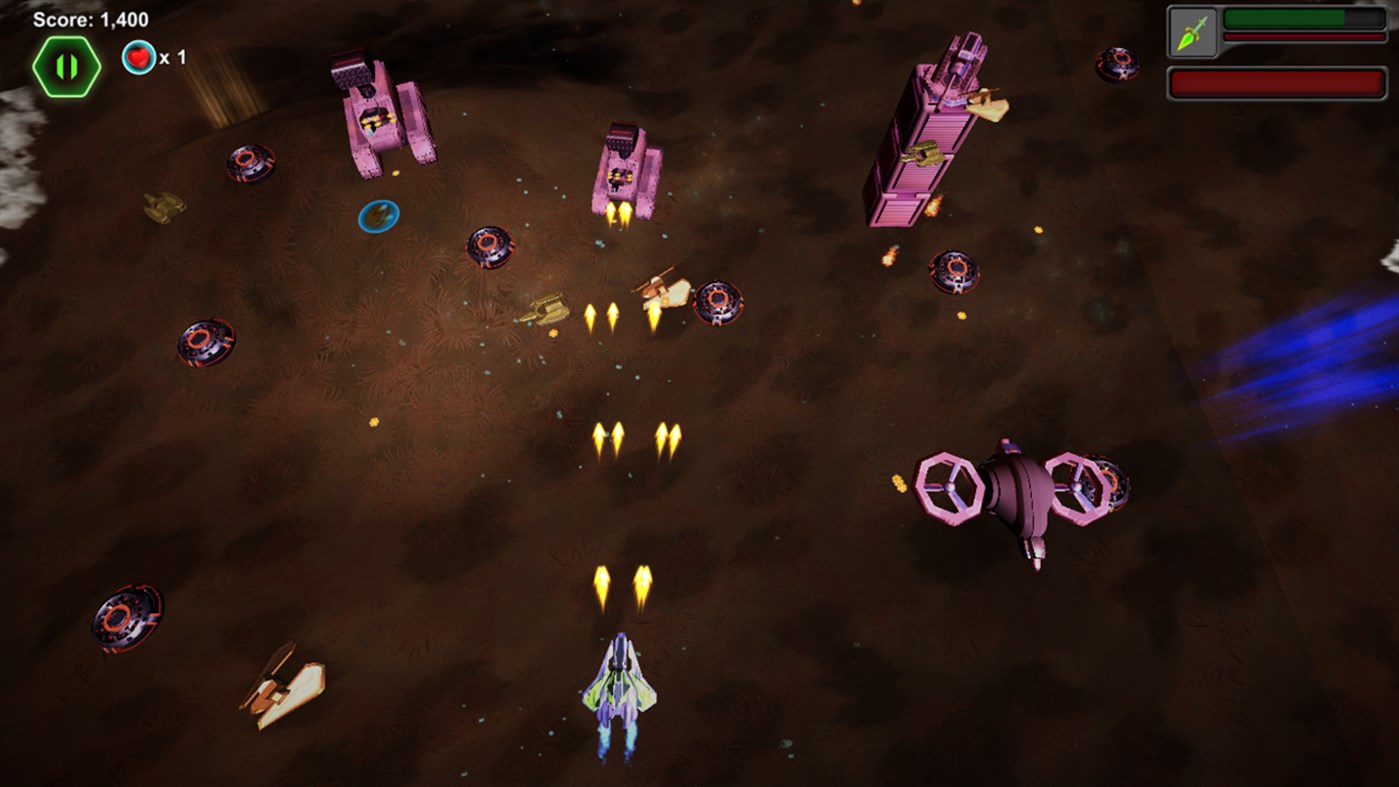Image resolution: width=1399 pixels, height=787 pixels.
Task: Click the crashed winged ship bottom-left
Action: click(x=282, y=686)
